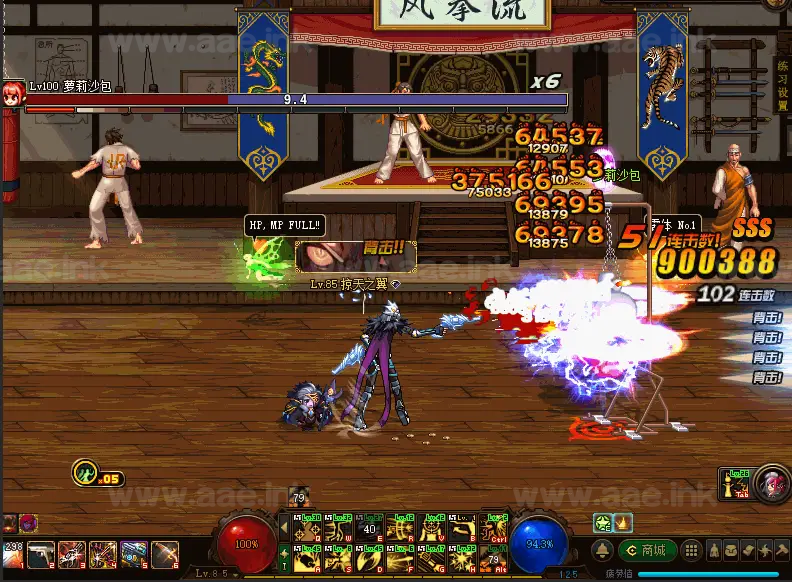
Task: Click the crown buff icon
Action: click(x=623, y=522)
